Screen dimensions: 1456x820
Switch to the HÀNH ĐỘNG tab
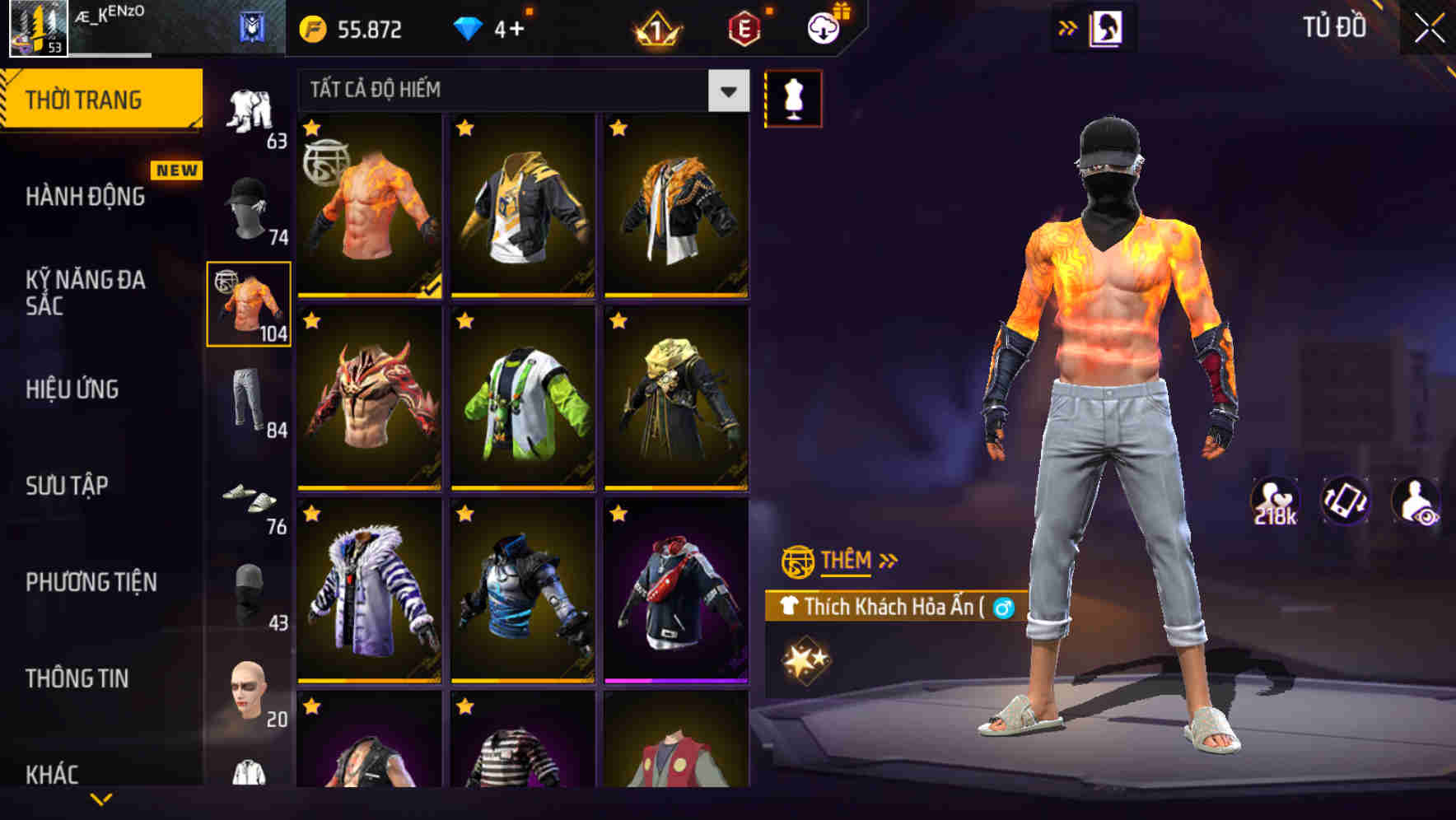point(82,196)
